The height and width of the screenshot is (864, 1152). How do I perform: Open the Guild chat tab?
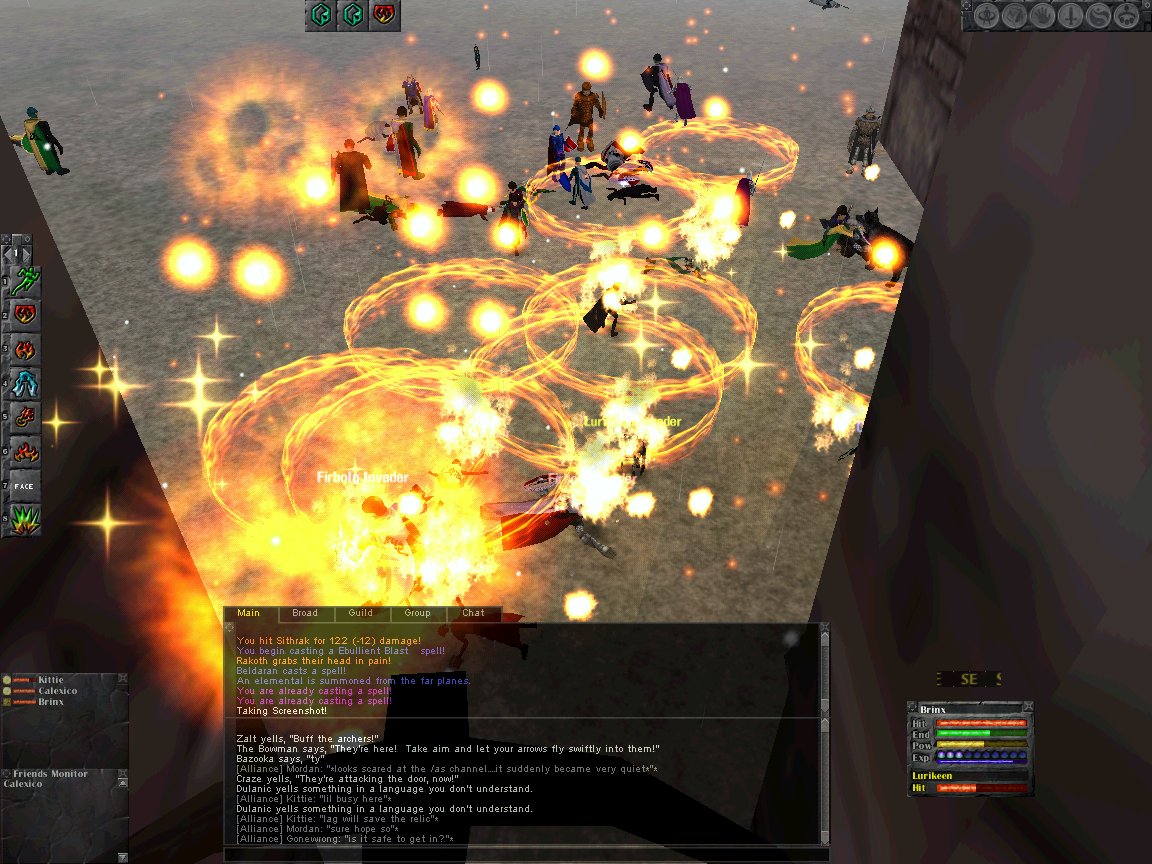pos(361,613)
